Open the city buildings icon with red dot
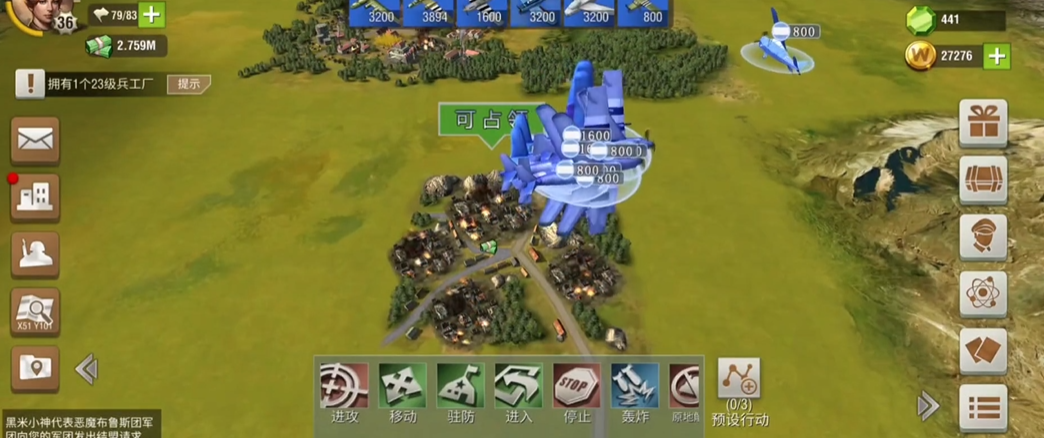The height and width of the screenshot is (438, 1044). [x=35, y=198]
